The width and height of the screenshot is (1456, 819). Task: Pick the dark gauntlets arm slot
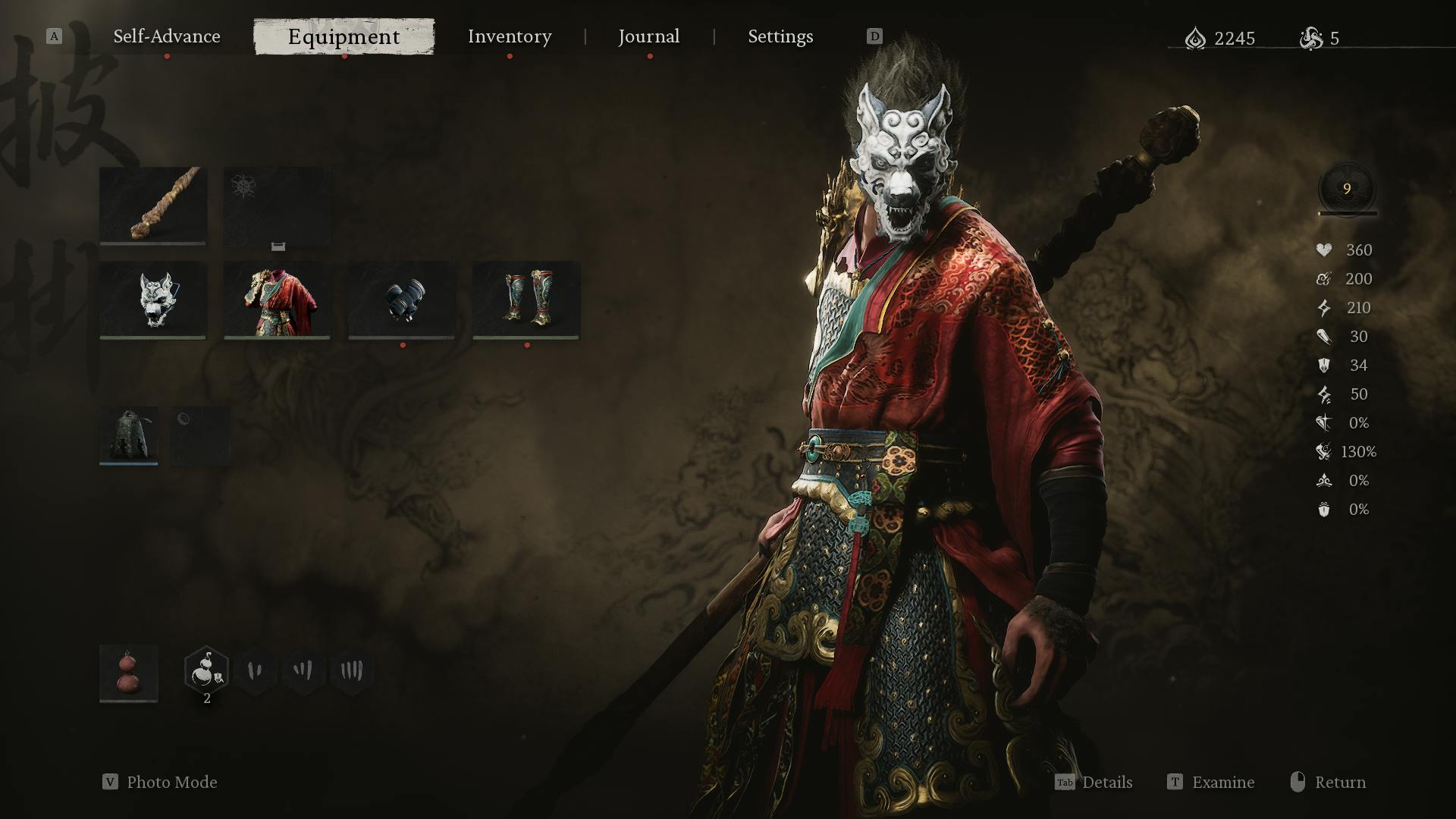(401, 300)
